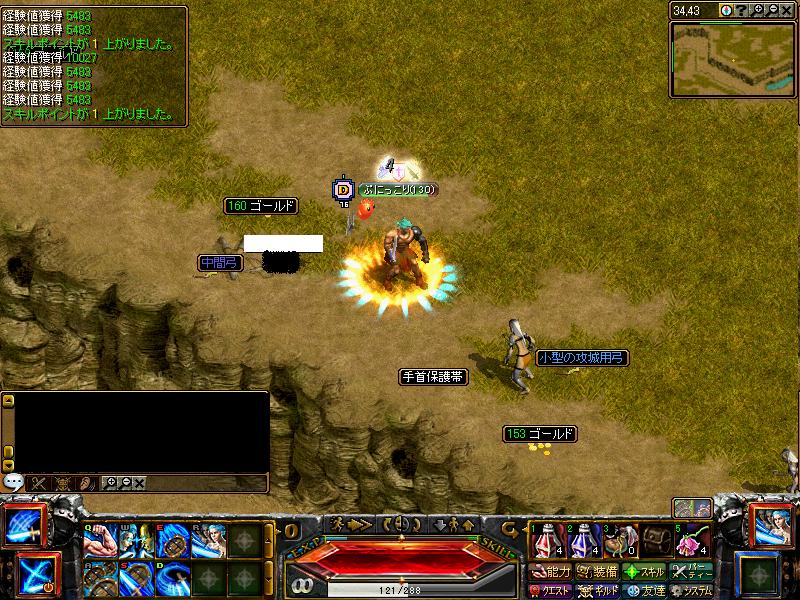Zoom out the minimap with the minus magnifier
This screenshot has width=800, height=600.
[772, 10]
